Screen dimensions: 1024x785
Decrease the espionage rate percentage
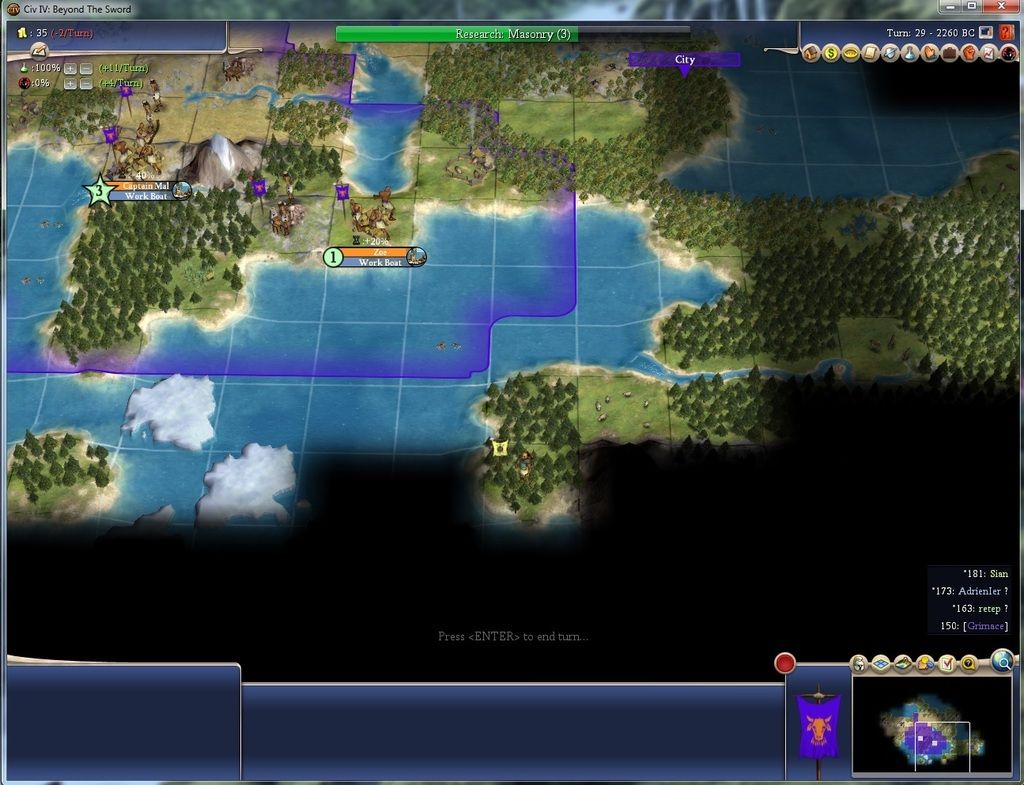tap(86, 83)
